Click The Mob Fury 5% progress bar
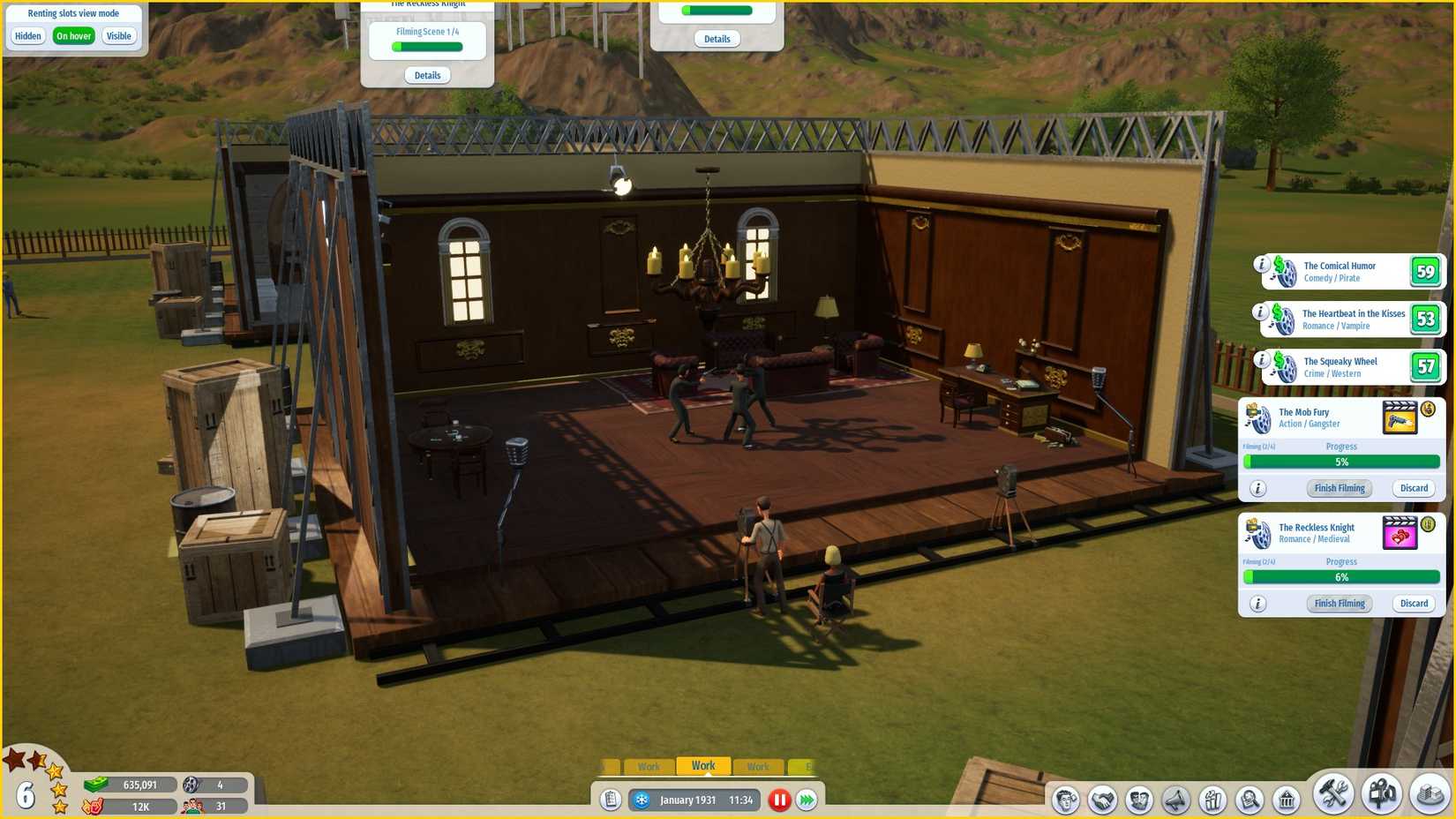1456x819 pixels. (1341, 462)
